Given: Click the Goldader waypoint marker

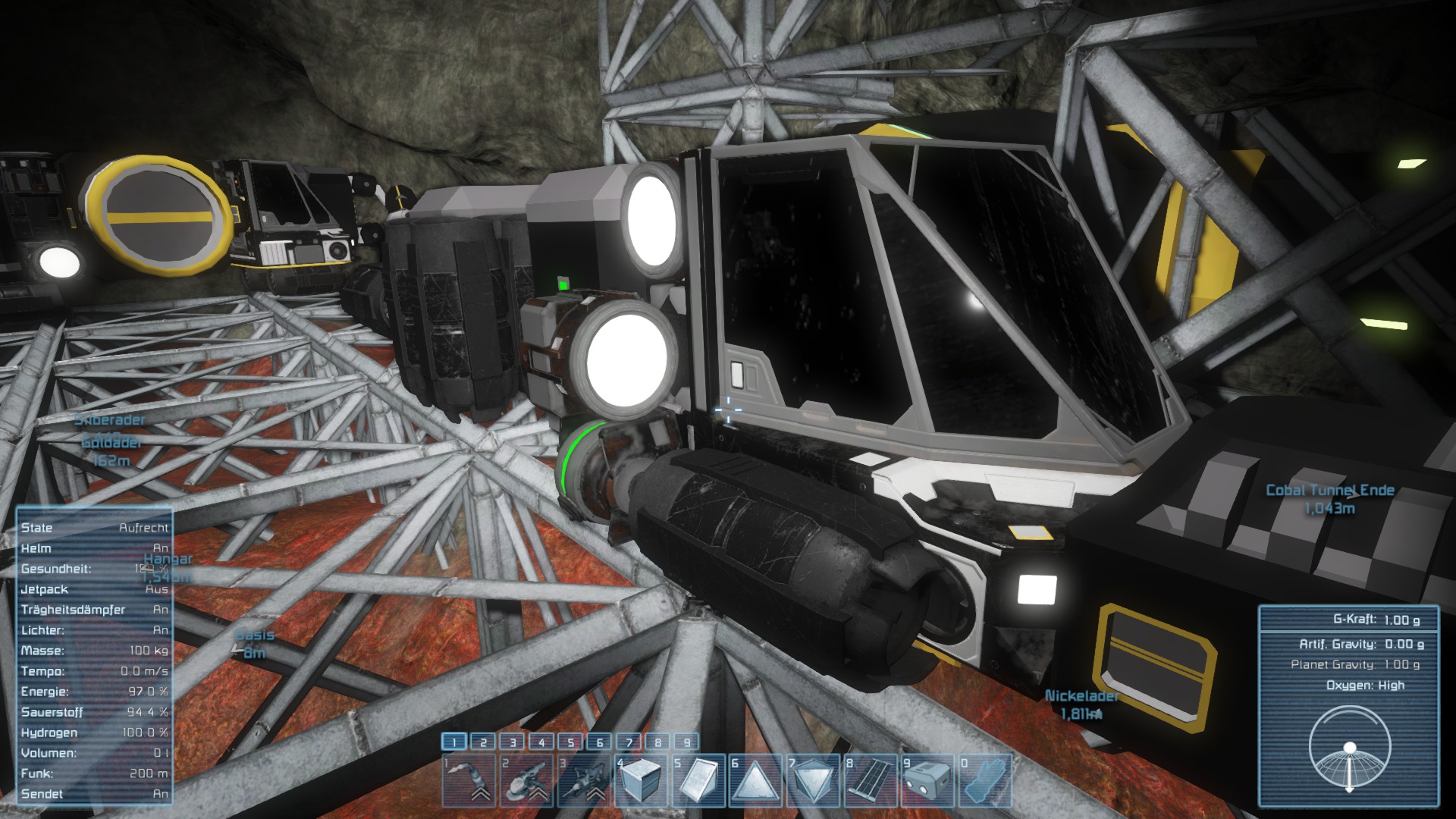Looking at the screenshot, I should click(111, 442).
